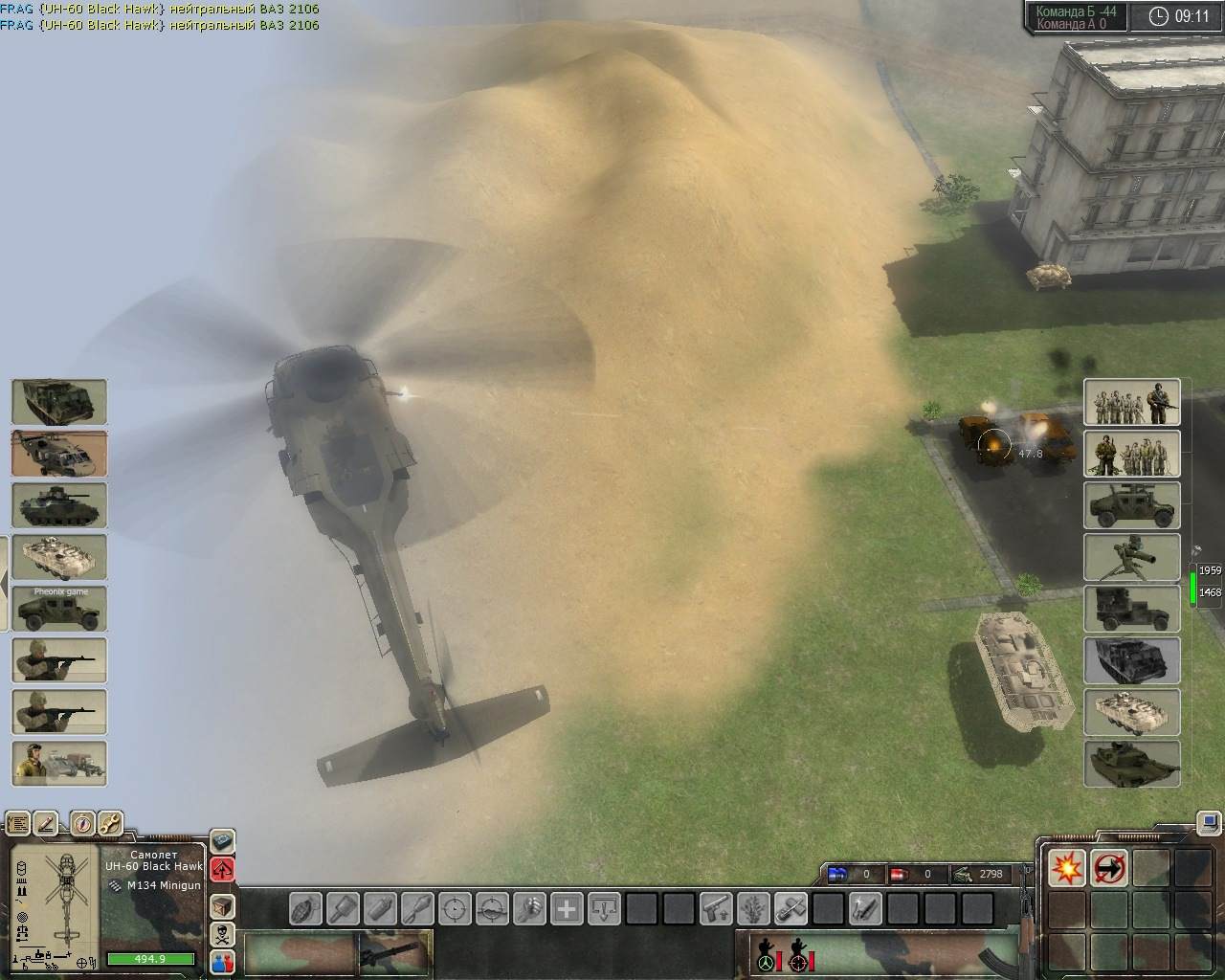Toggle the no-movement hold position icon
1225x980 pixels.
point(1108,868)
